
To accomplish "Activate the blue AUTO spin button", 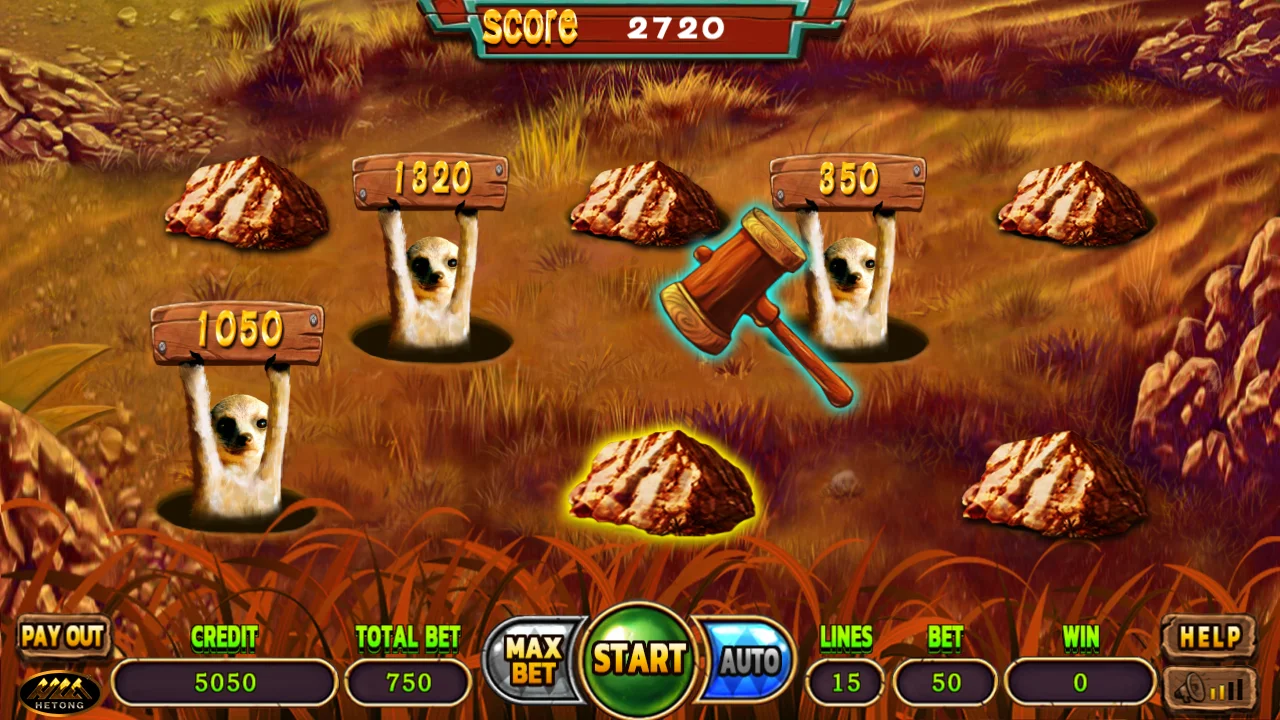I will (x=748, y=660).
